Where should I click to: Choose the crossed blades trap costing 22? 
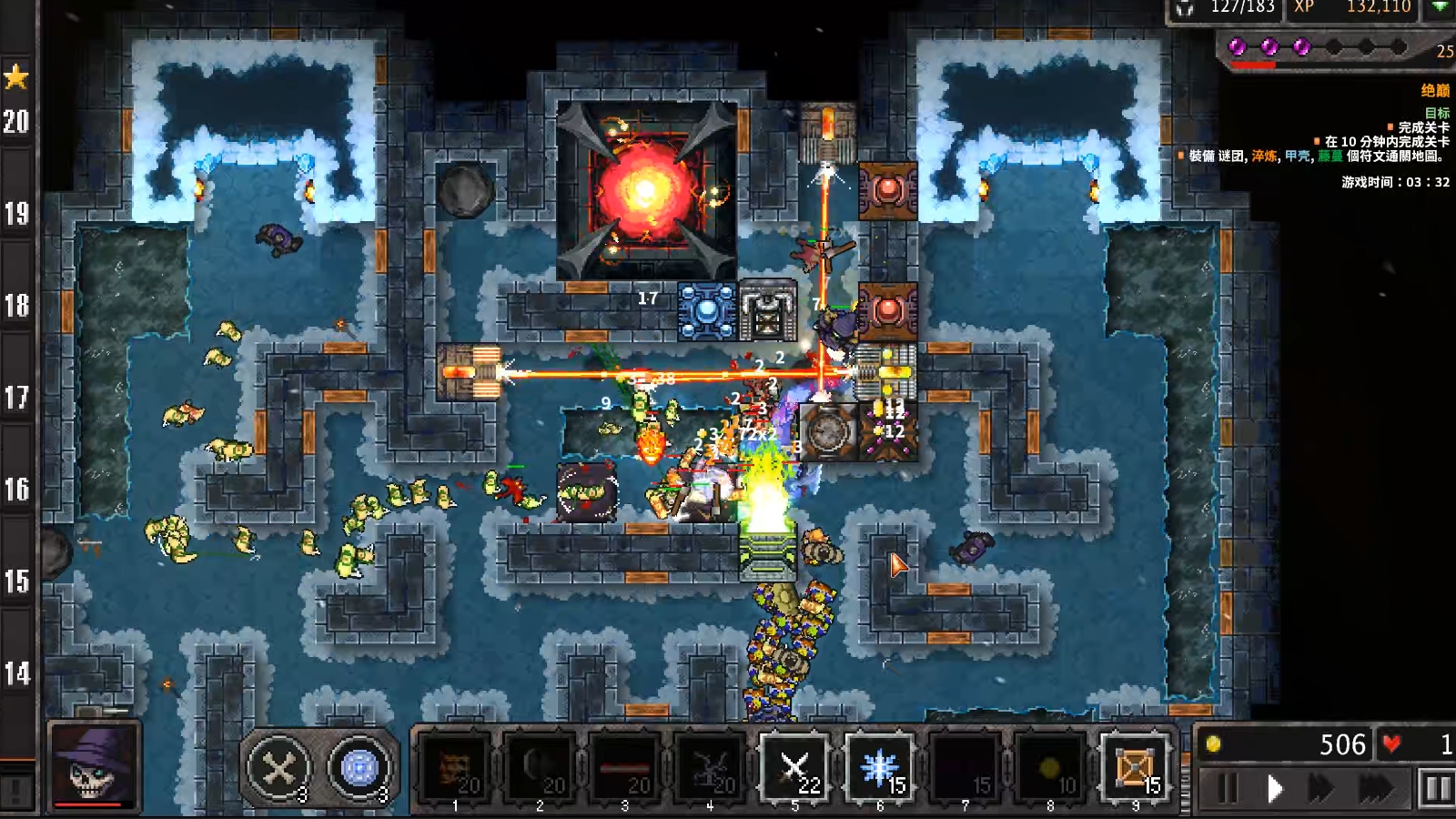pos(794,769)
